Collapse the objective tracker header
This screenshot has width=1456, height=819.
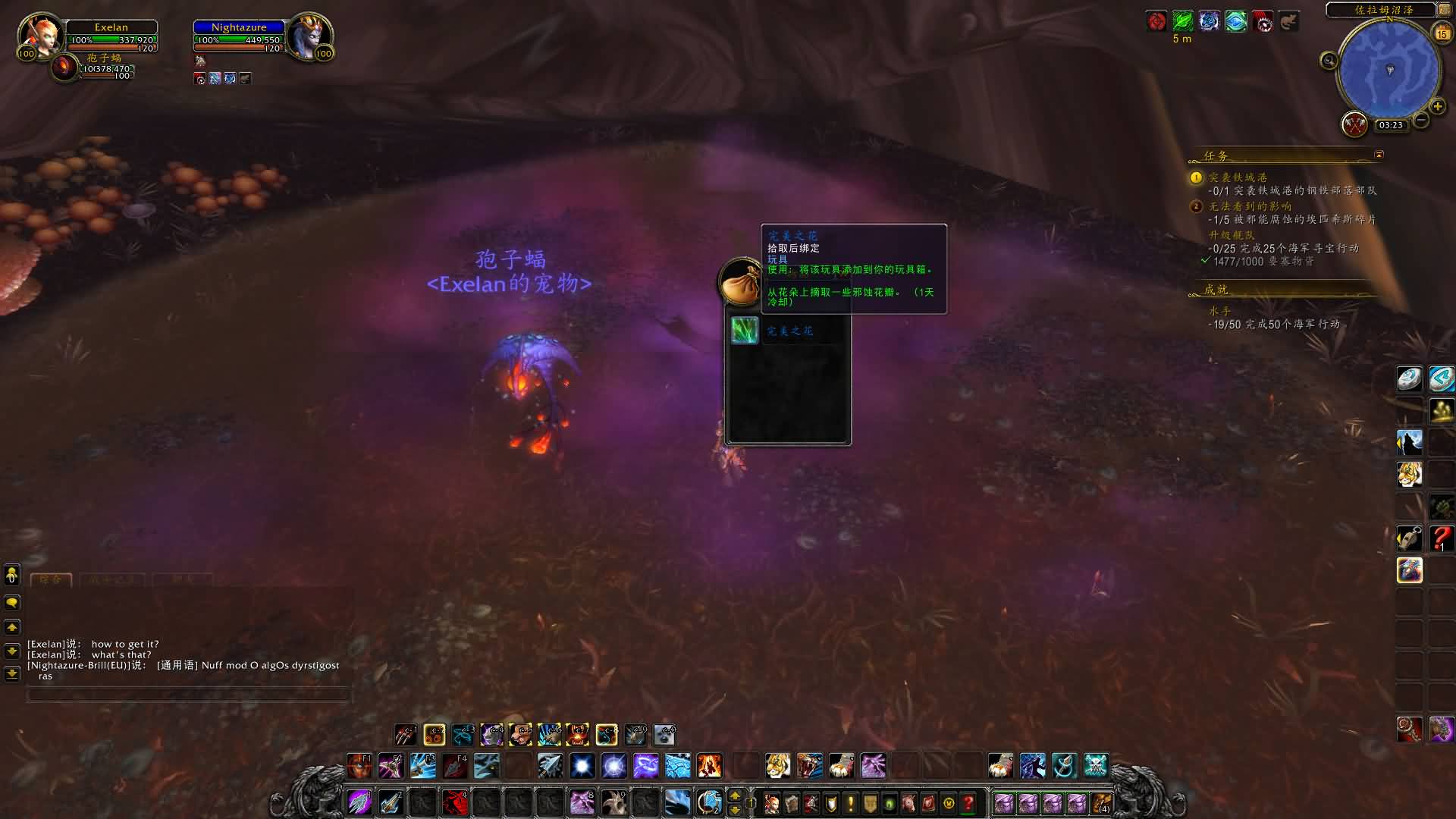coord(1379,155)
